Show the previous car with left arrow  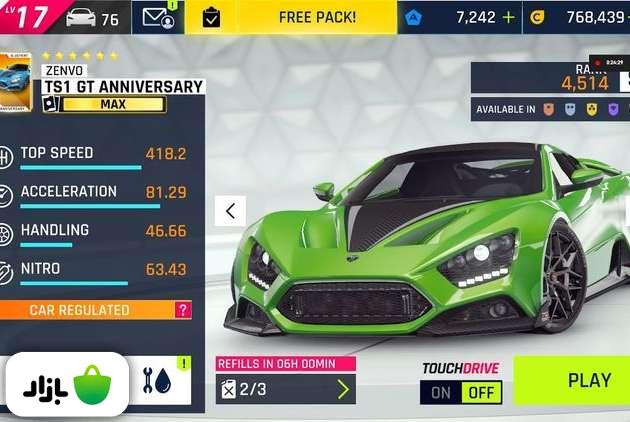(x=231, y=211)
